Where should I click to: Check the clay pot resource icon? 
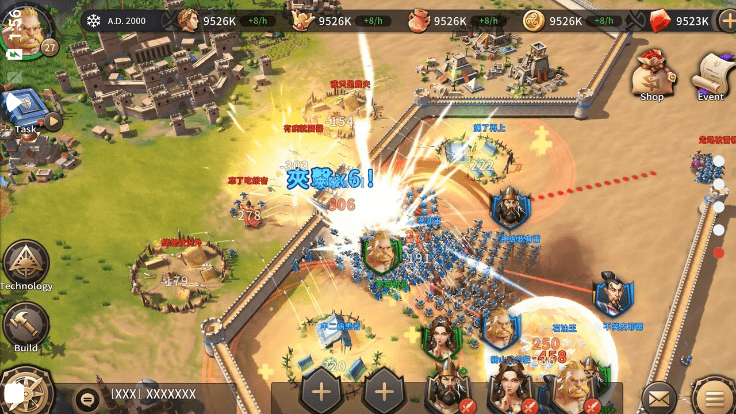pyautogui.click(x=418, y=20)
